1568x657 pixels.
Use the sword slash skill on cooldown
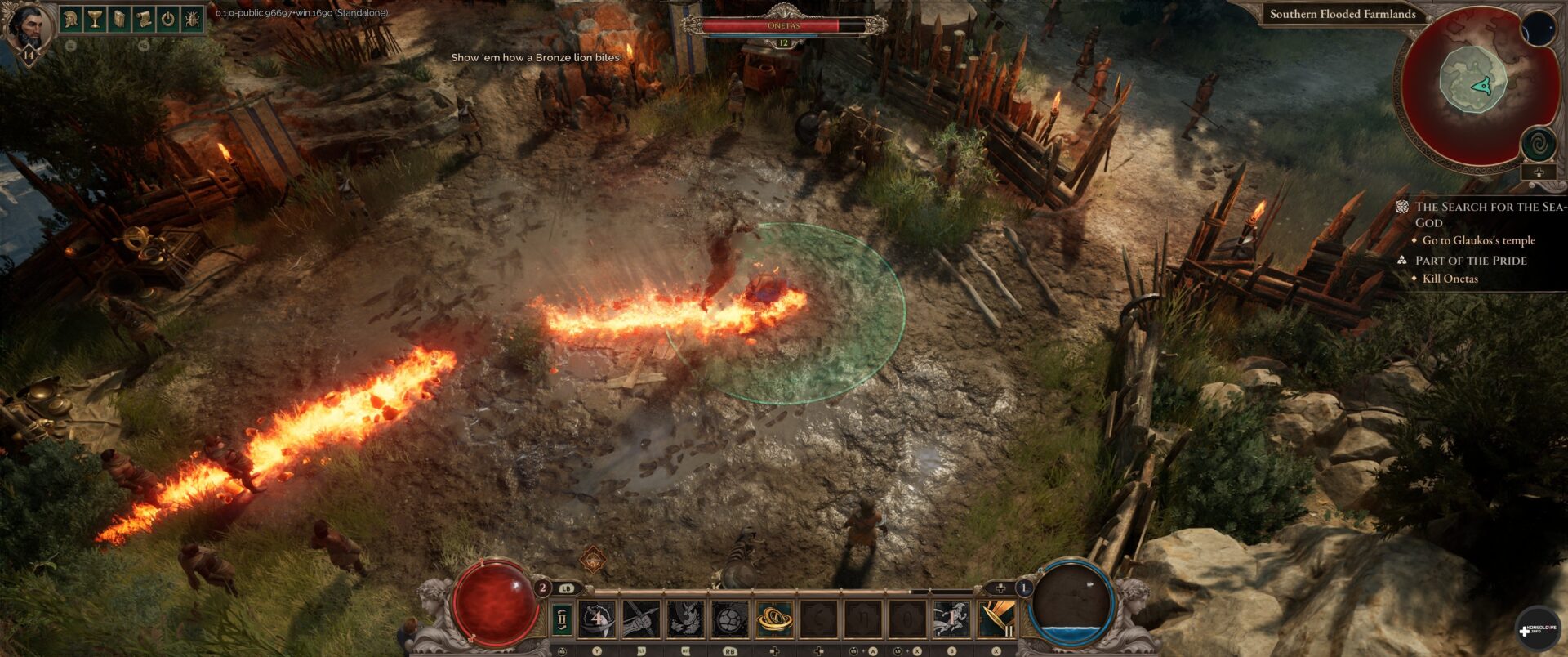[598, 619]
